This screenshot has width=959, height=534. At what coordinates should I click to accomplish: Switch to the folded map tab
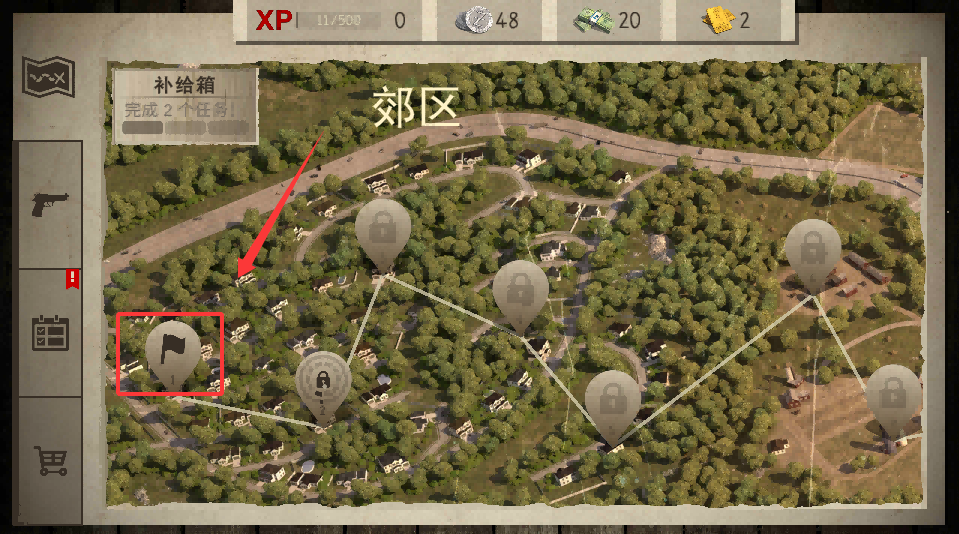coord(49,77)
